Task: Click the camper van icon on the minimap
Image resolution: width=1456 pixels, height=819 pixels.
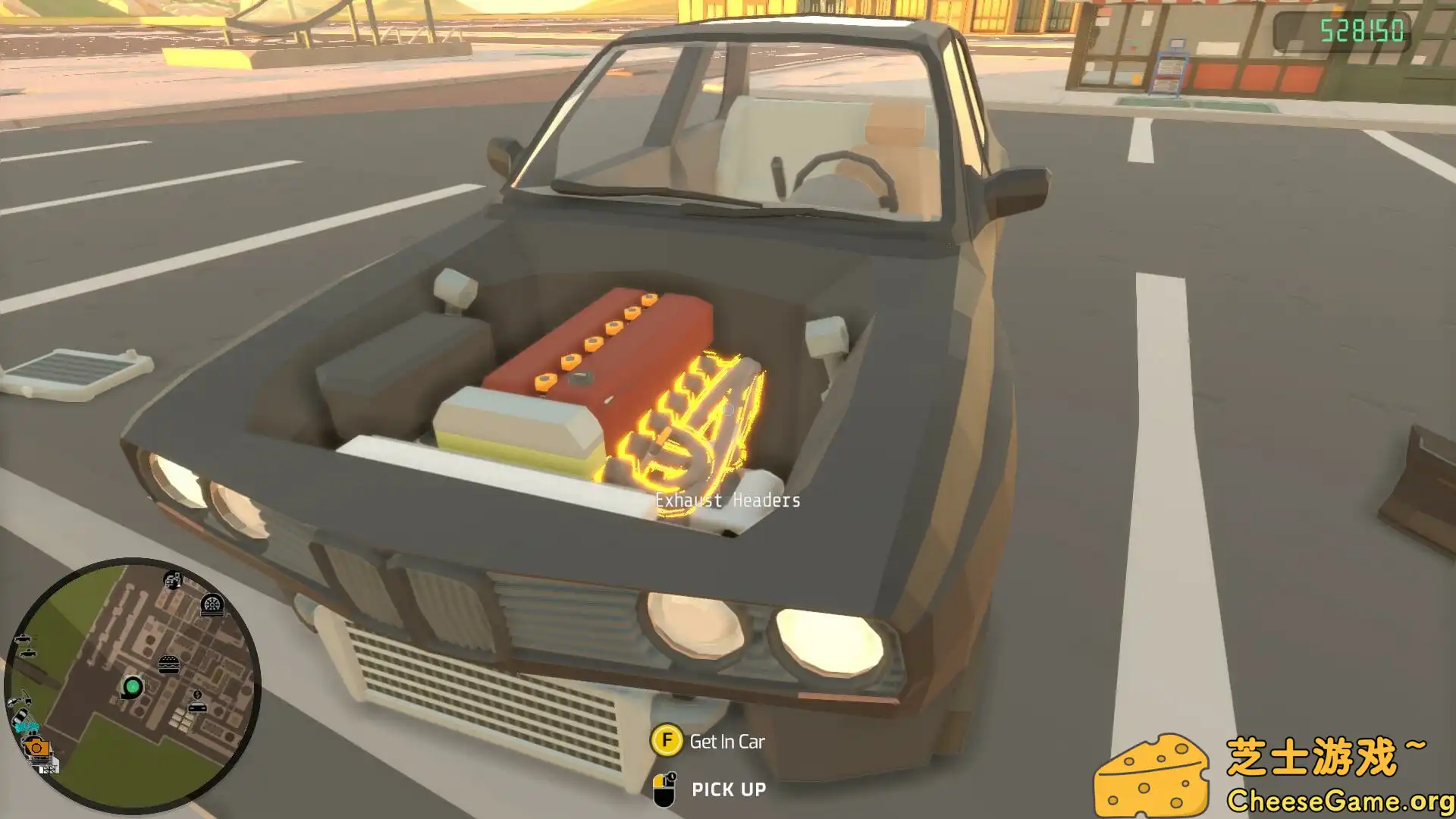Action: coord(172,580)
